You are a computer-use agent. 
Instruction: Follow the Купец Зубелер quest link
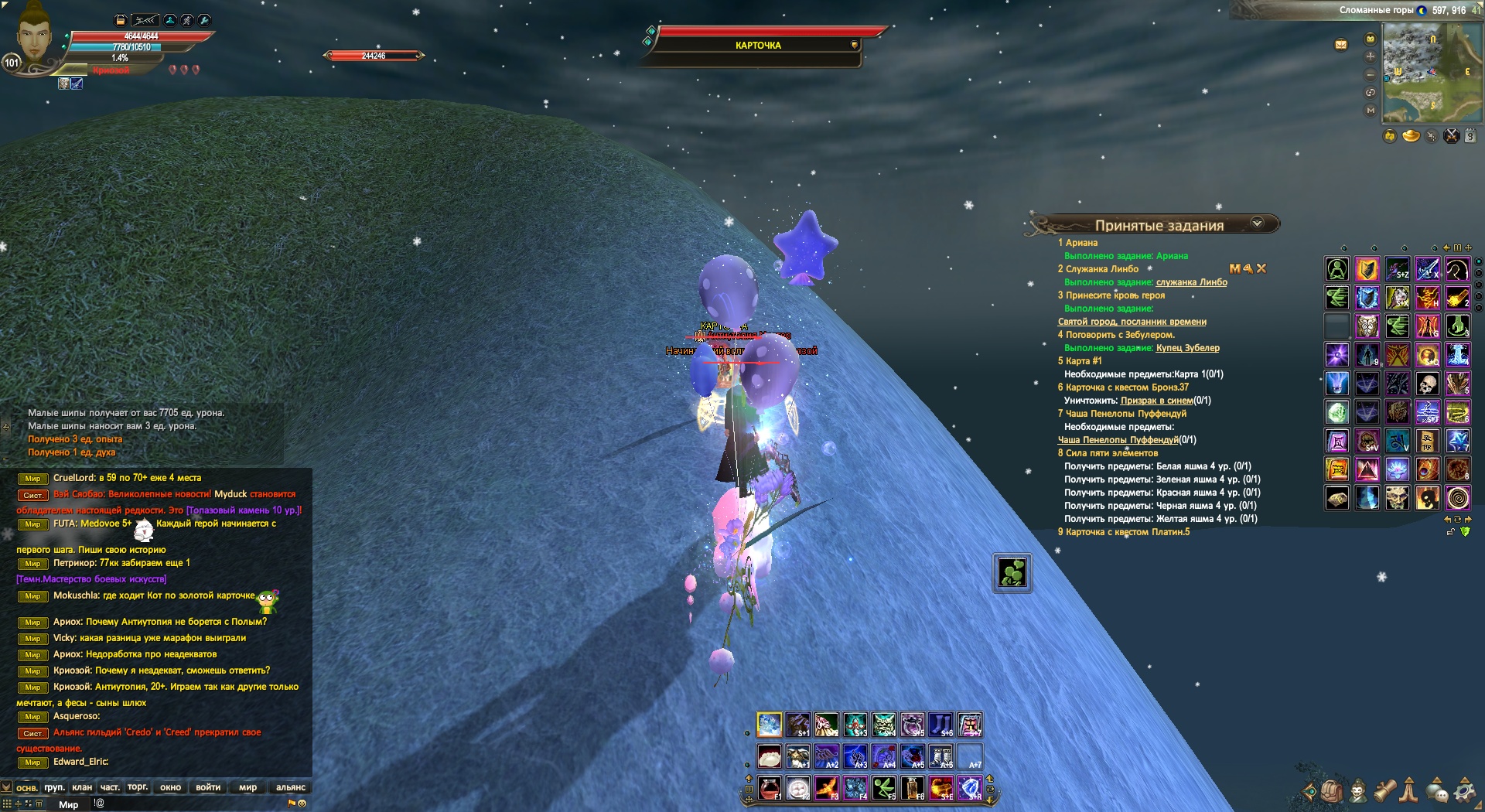1187,348
